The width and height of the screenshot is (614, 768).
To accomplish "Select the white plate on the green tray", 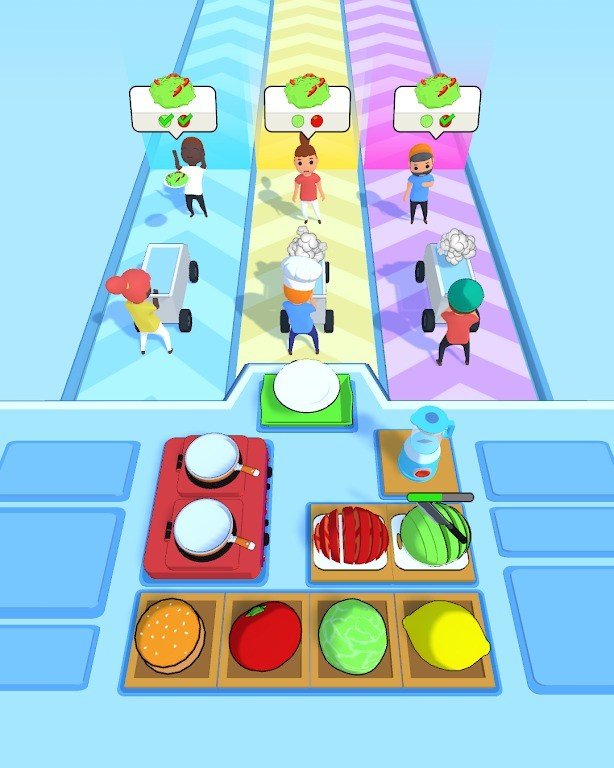I will click(x=306, y=388).
